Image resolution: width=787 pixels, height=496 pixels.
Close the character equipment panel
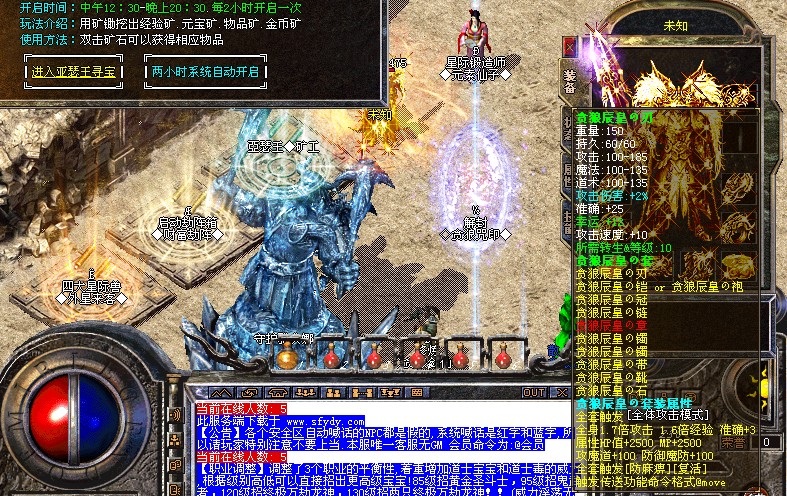pos(570,47)
